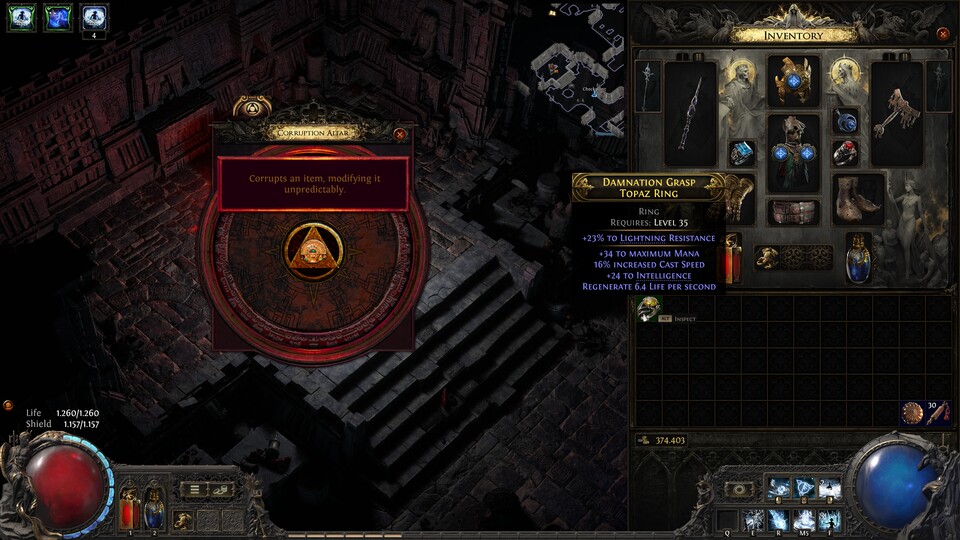960x540 pixels.
Task: Select the equipped boots slot
Action: click(859, 198)
